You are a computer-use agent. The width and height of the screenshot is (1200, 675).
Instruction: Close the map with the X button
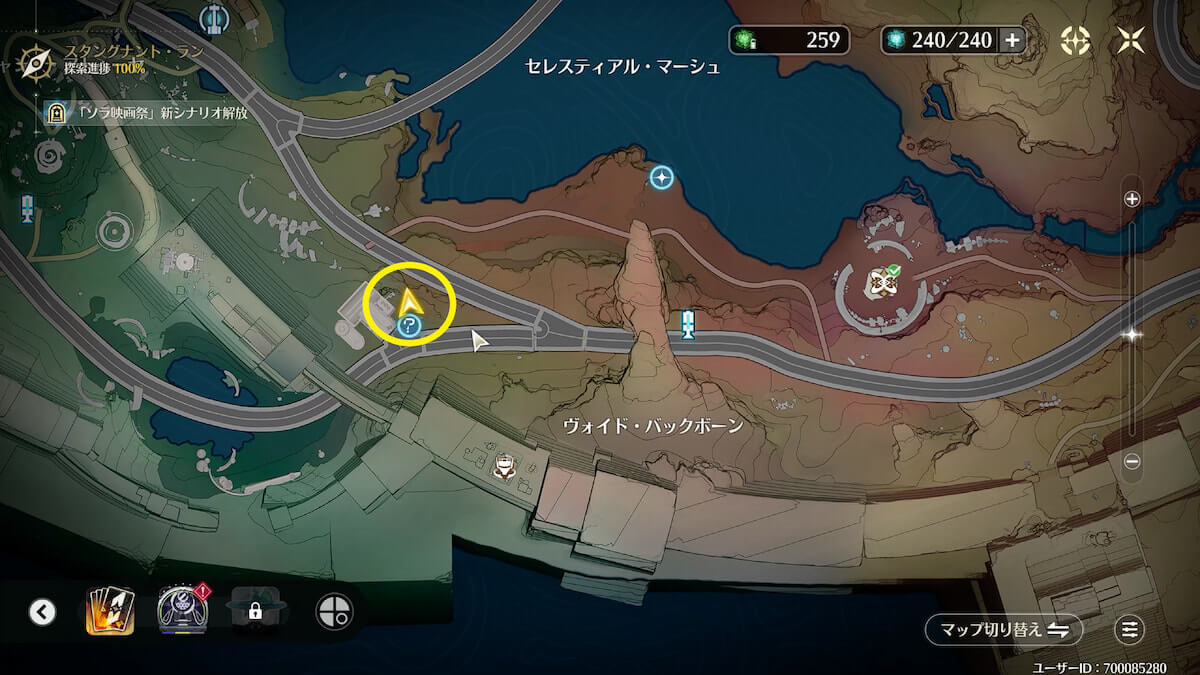point(1132,40)
